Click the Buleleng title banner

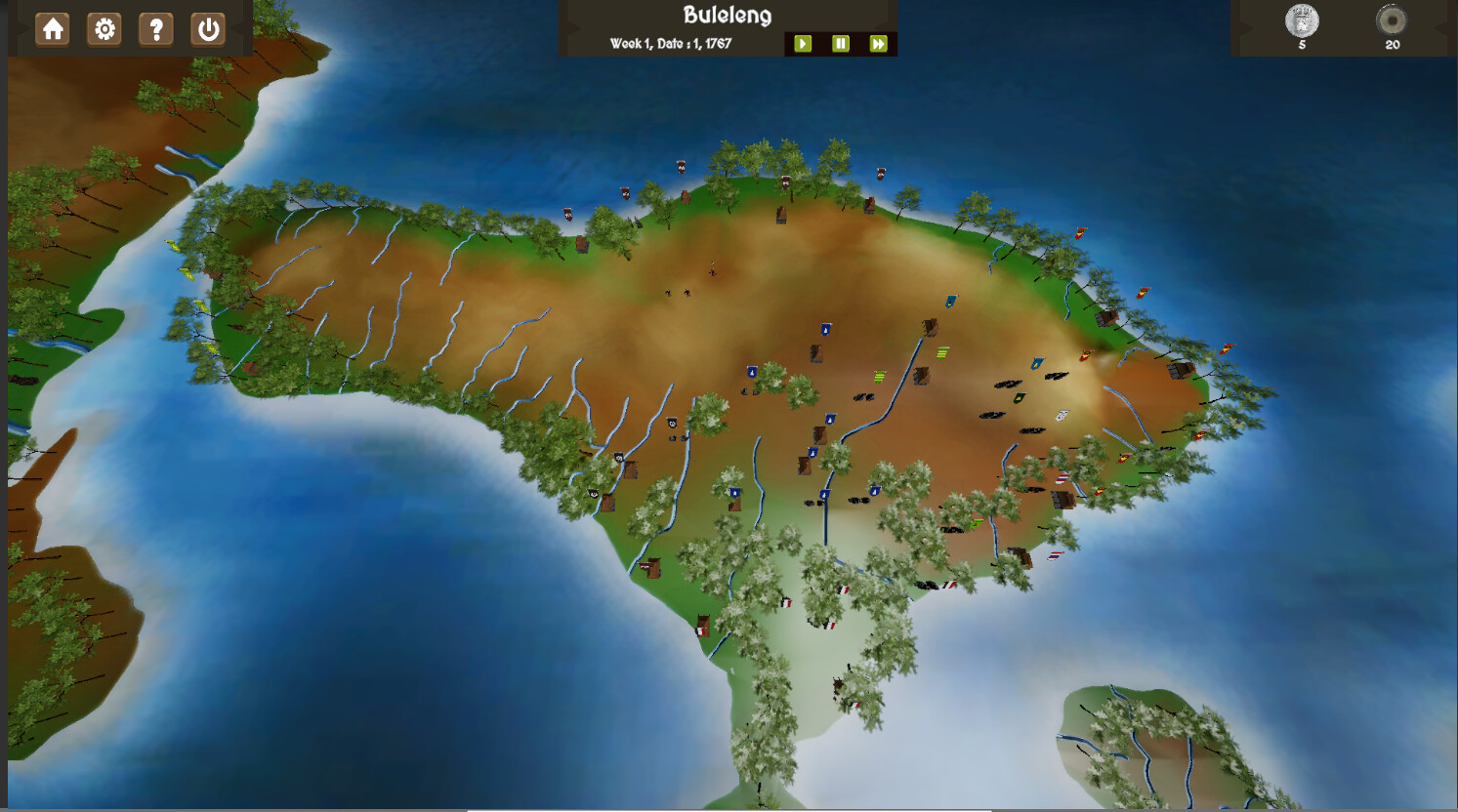[x=727, y=15]
